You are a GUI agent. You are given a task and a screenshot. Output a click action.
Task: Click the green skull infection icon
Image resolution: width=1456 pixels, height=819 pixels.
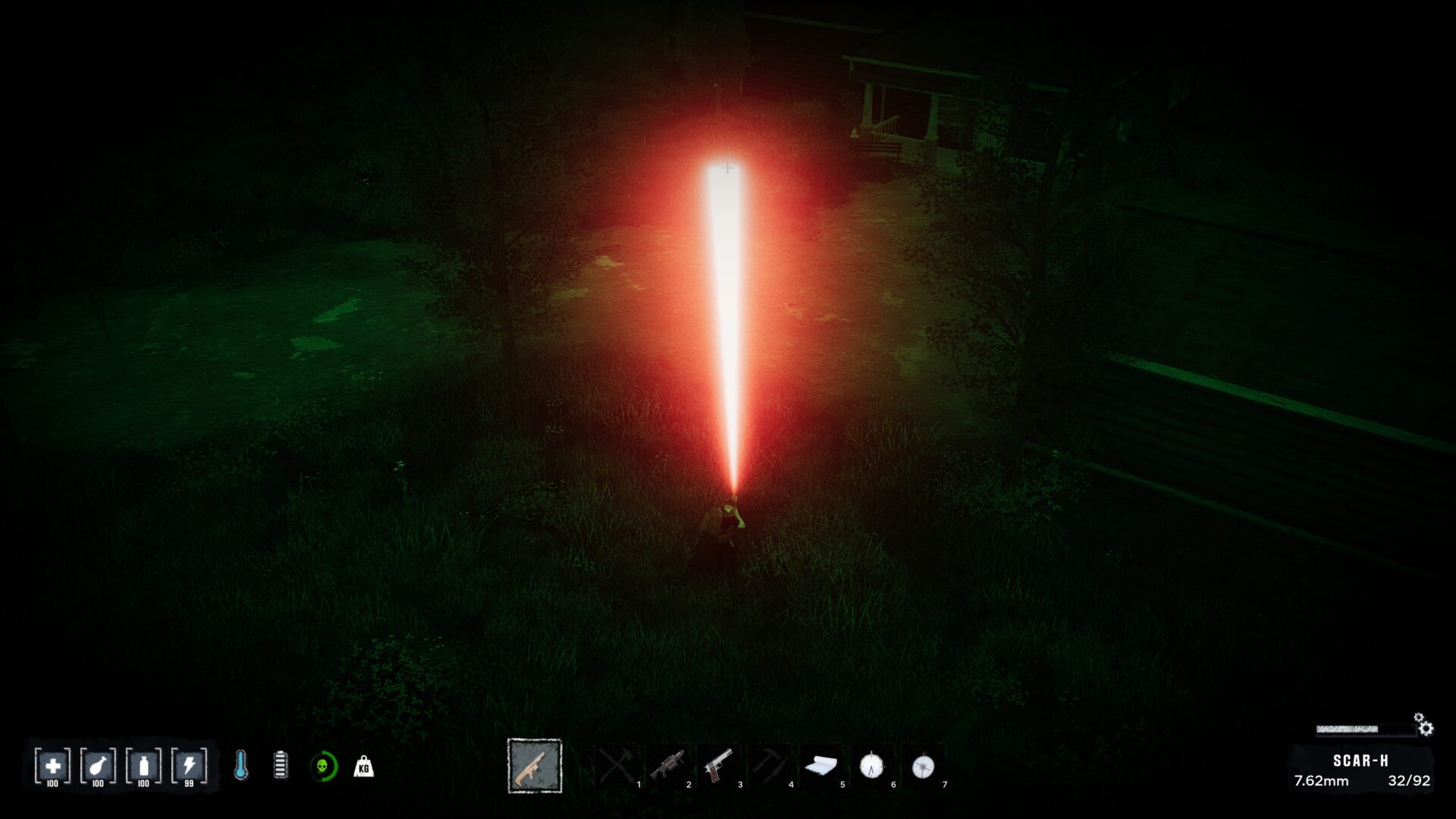323,767
